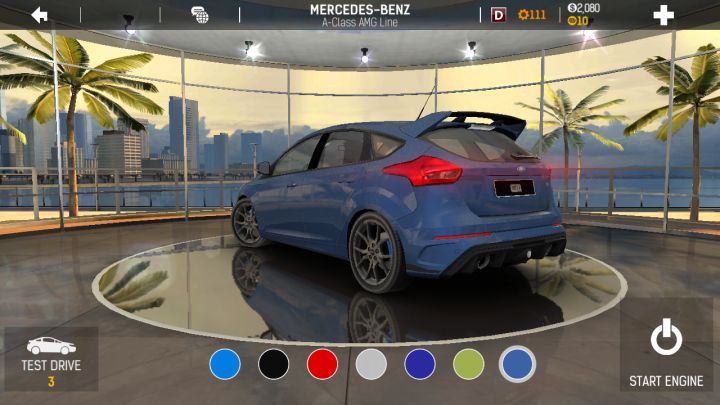Choose the bright sky blue paint color

coord(225,364)
